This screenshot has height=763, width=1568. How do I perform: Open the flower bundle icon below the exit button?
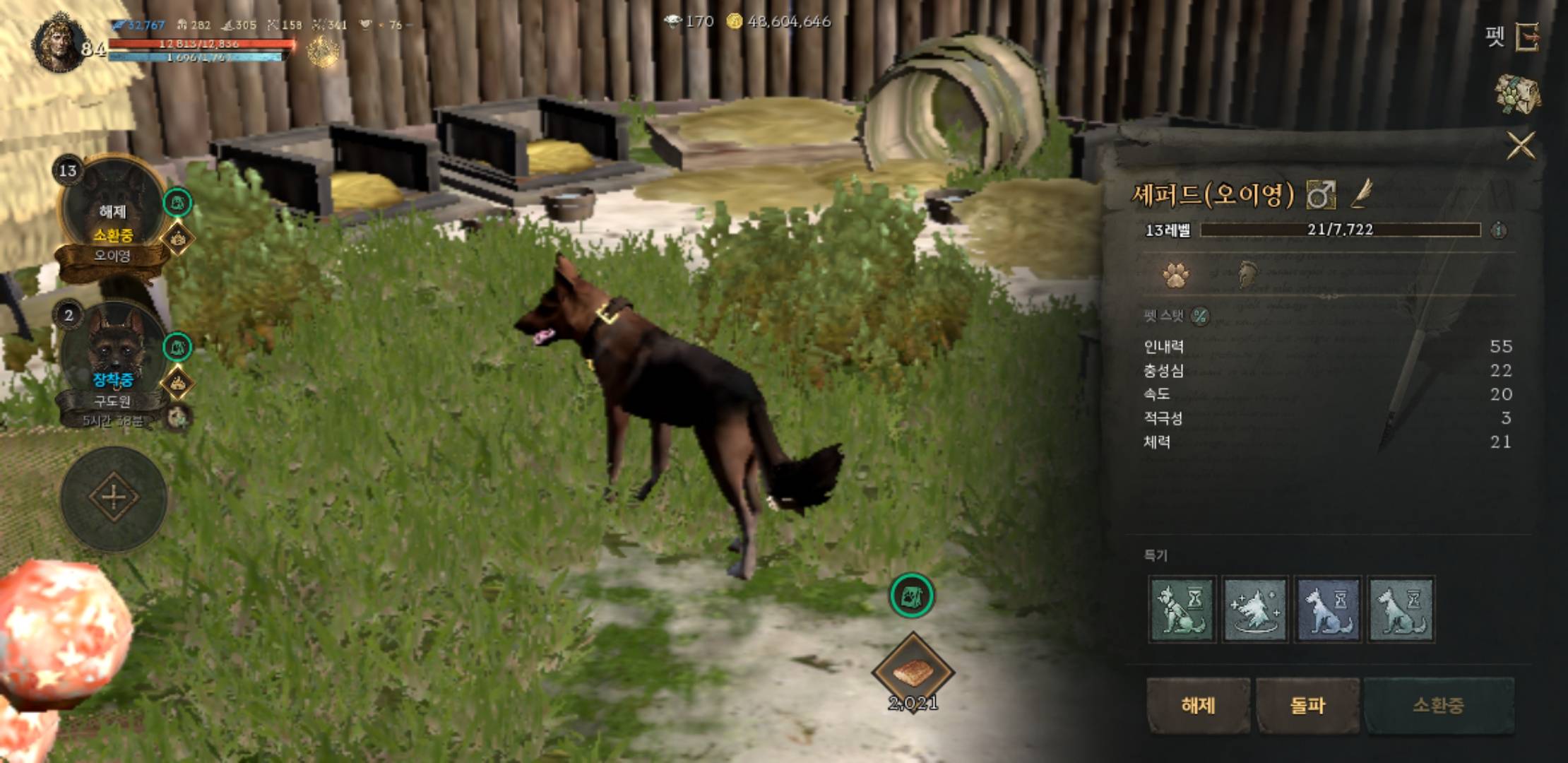1517,94
